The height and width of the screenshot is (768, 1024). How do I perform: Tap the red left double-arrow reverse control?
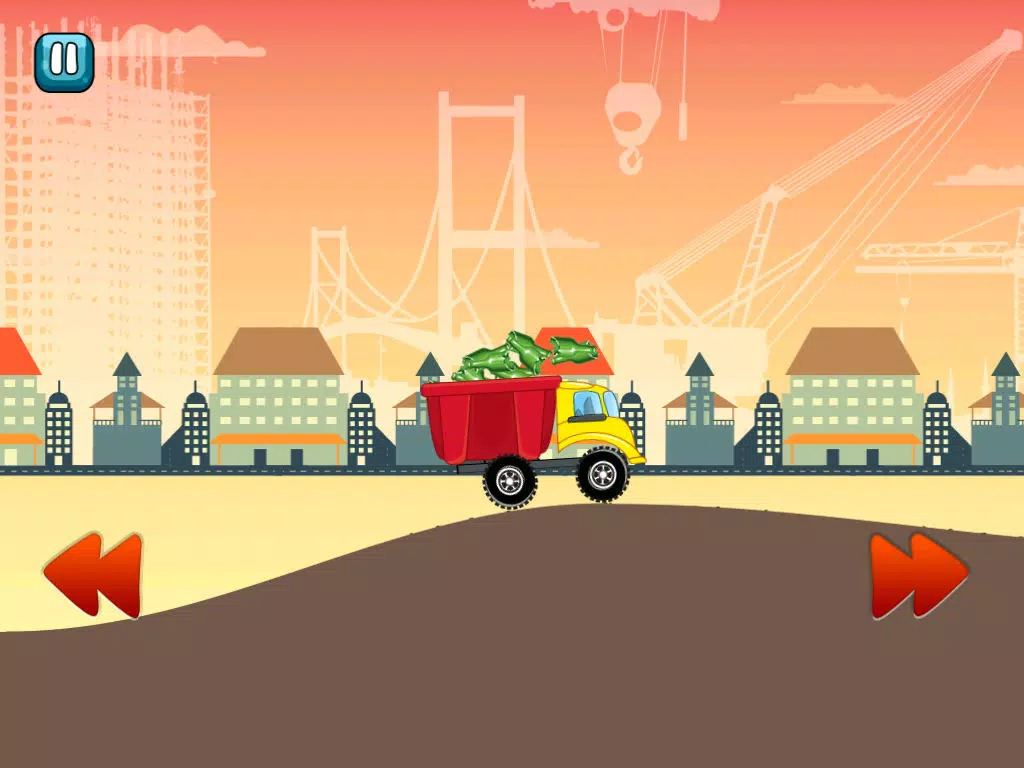[93, 575]
